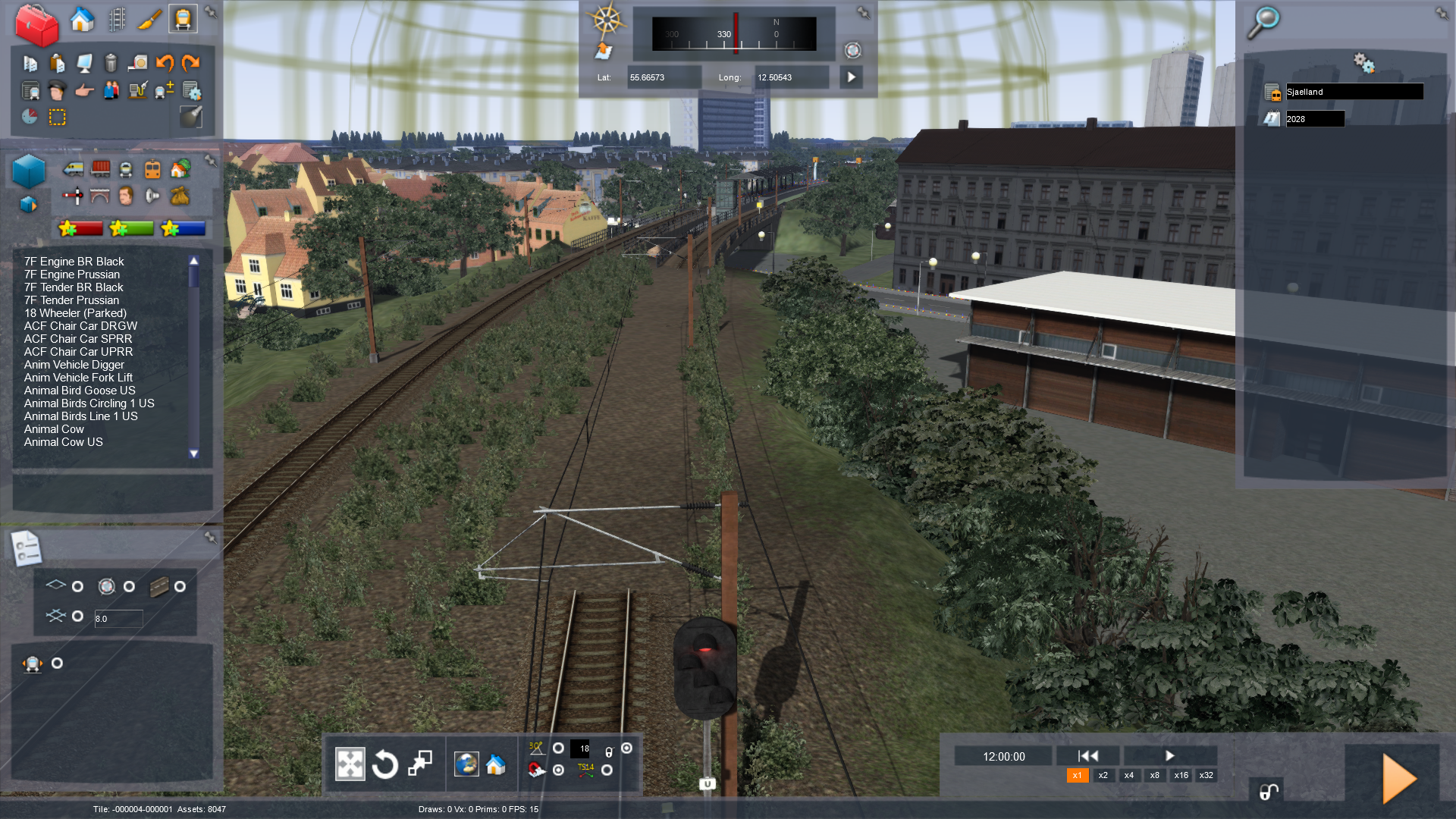Edit the Sjaelland route name field
Image resolution: width=1456 pixels, height=819 pixels.
point(1354,92)
